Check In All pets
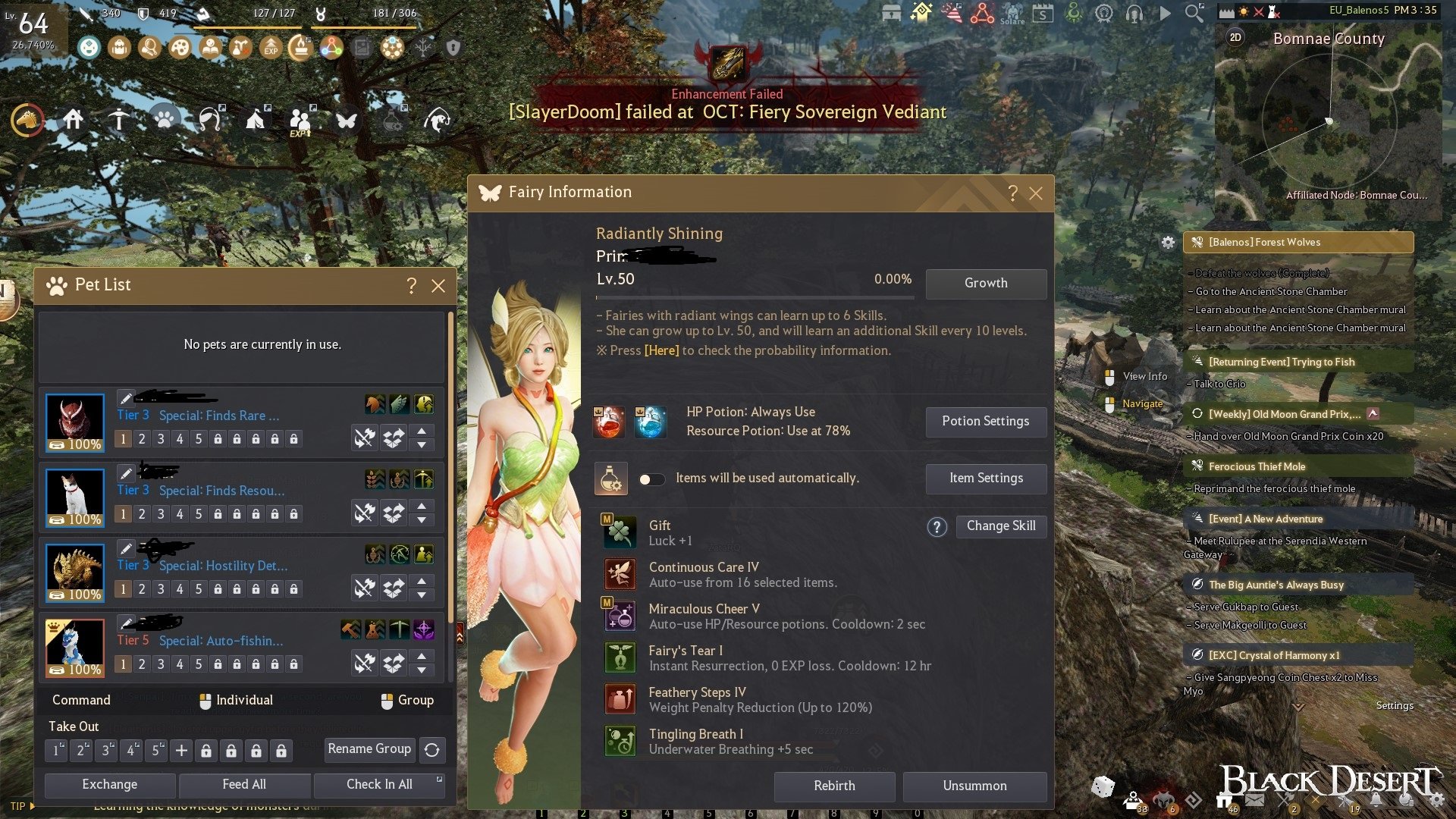This screenshot has height=819, width=1456. tap(379, 785)
